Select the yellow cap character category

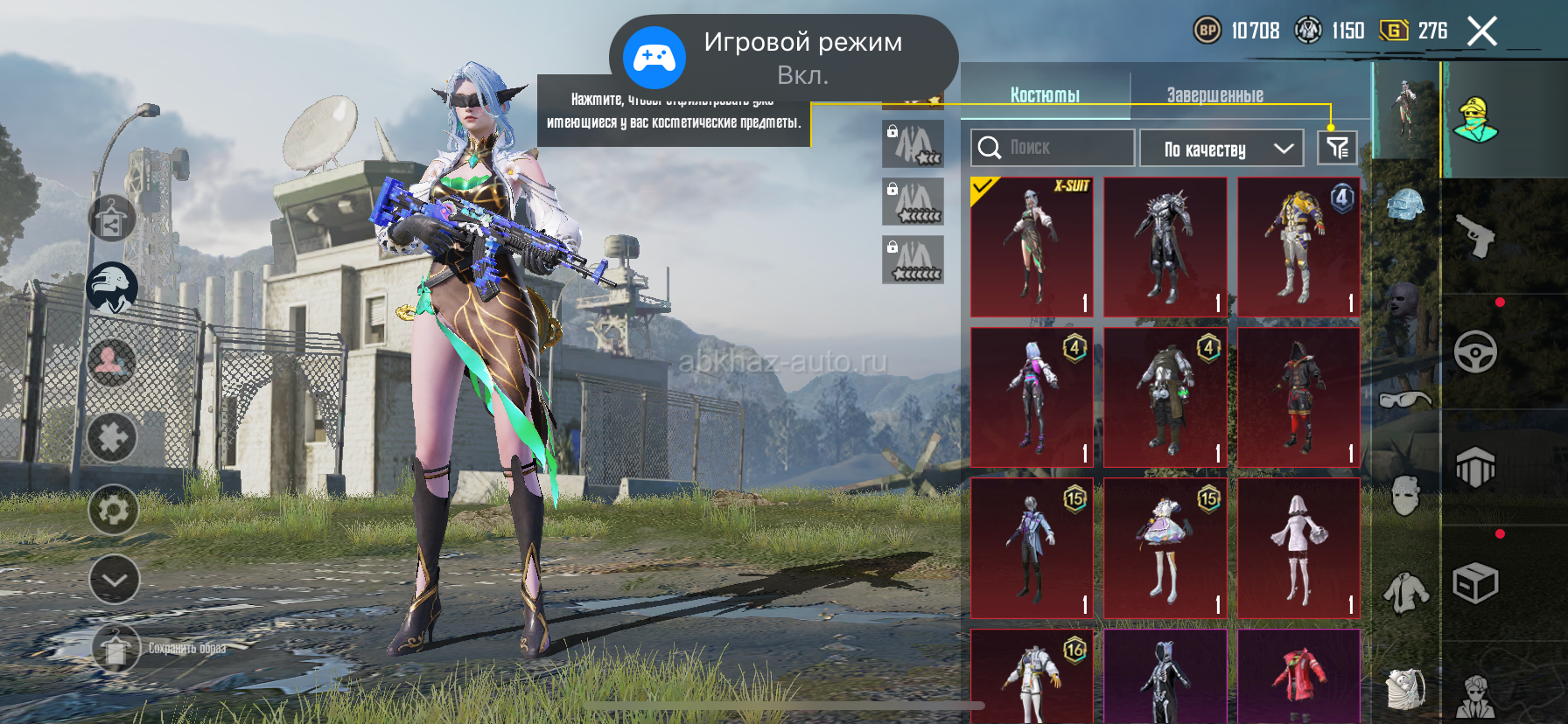(x=1476, y=120)
